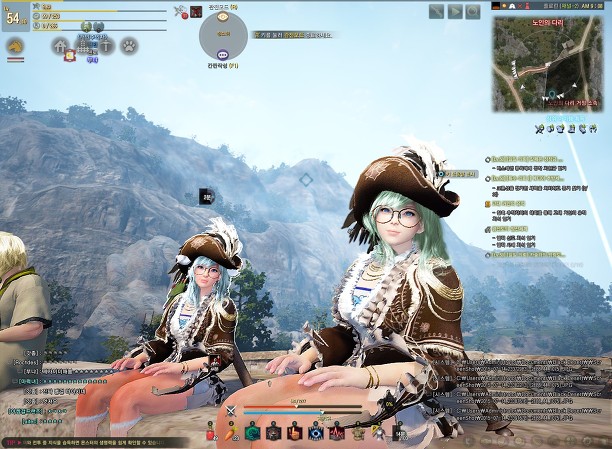612x449 pixels.
Task: Click the horse mount icon
Action: pyautogui.click(x=15, y=46)
